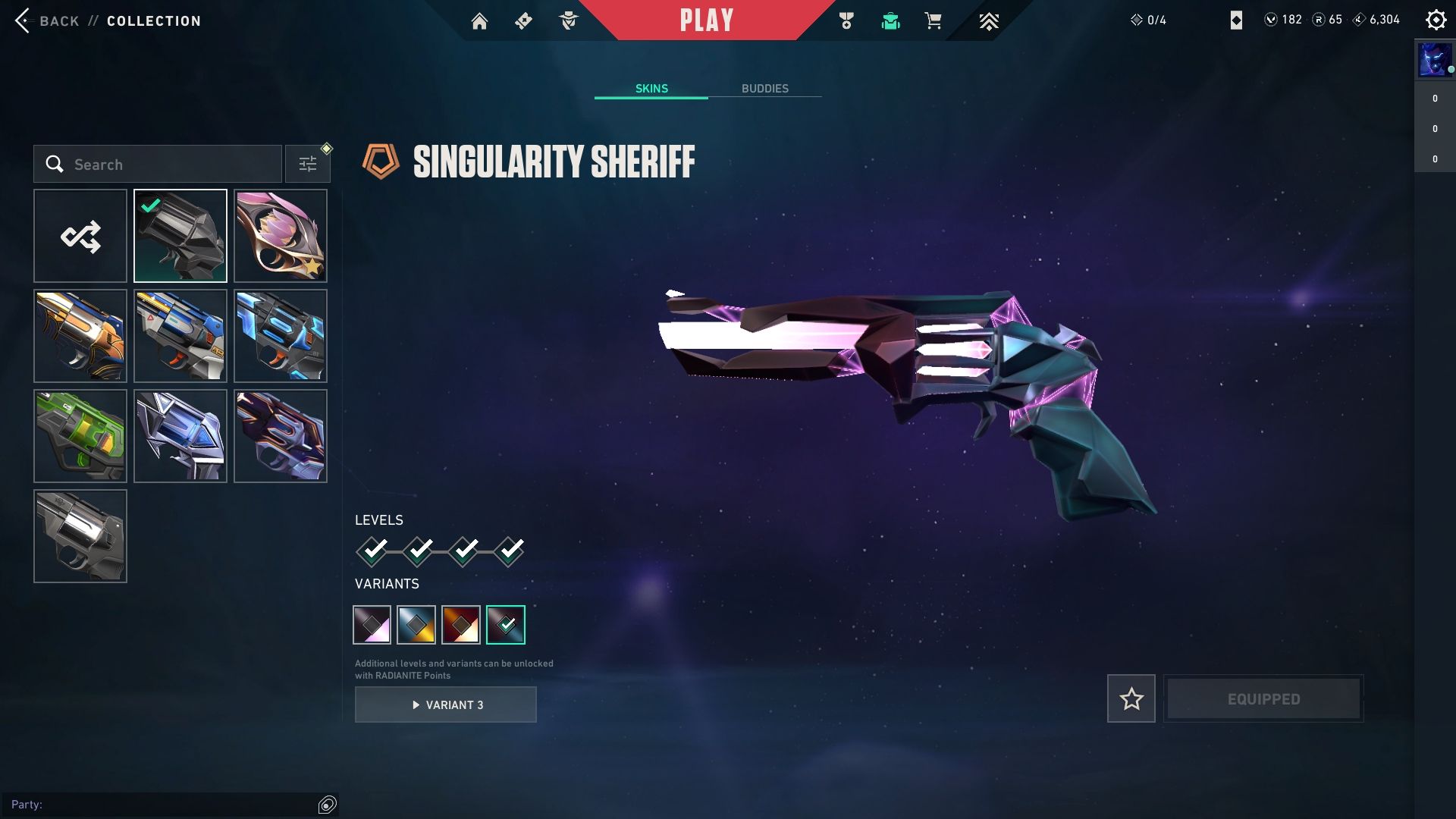
Task: Select the green toy-like Sheriff skin
Action: [80, 436]
